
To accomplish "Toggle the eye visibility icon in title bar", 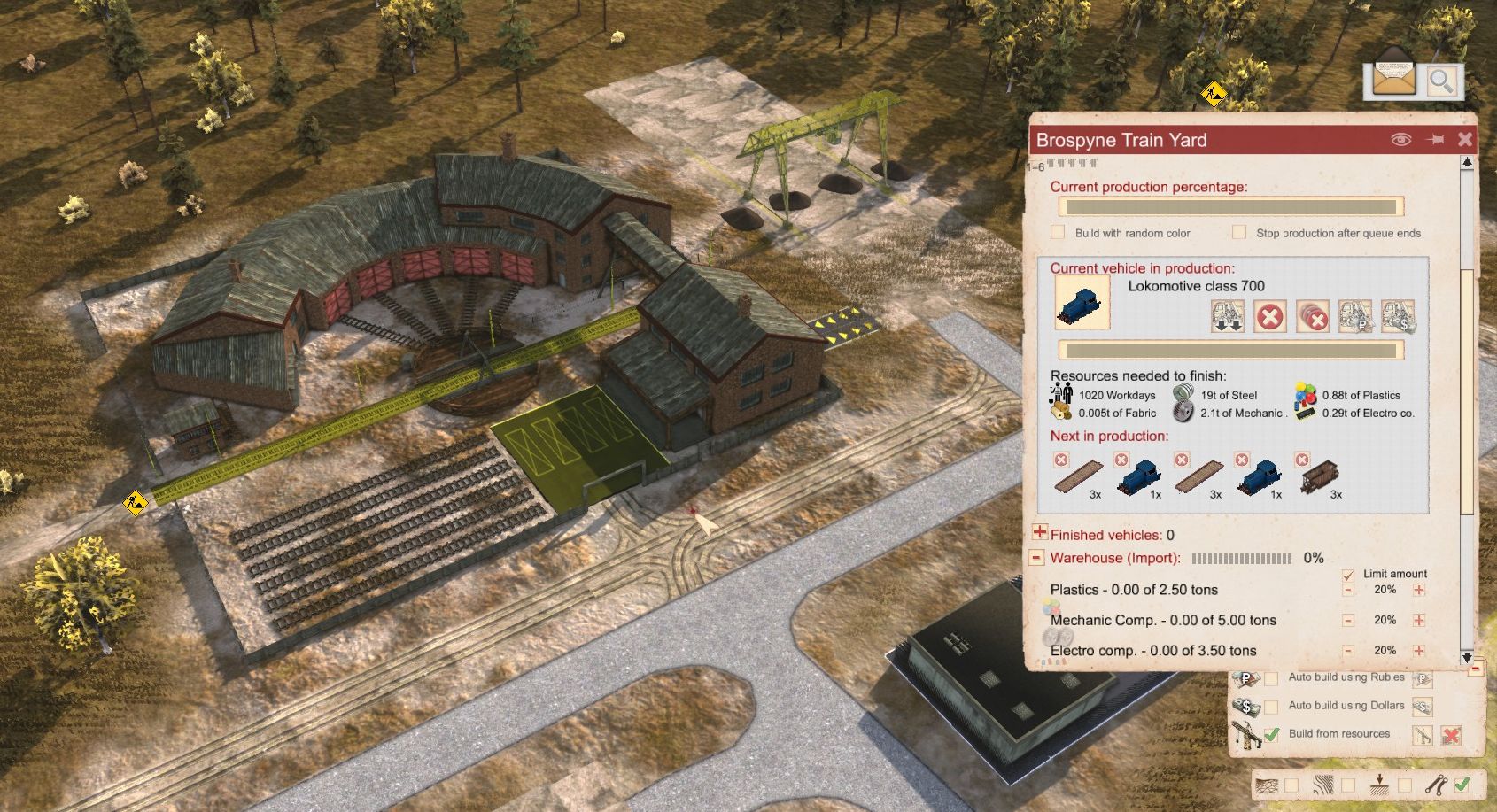I will click(1400, 139).
